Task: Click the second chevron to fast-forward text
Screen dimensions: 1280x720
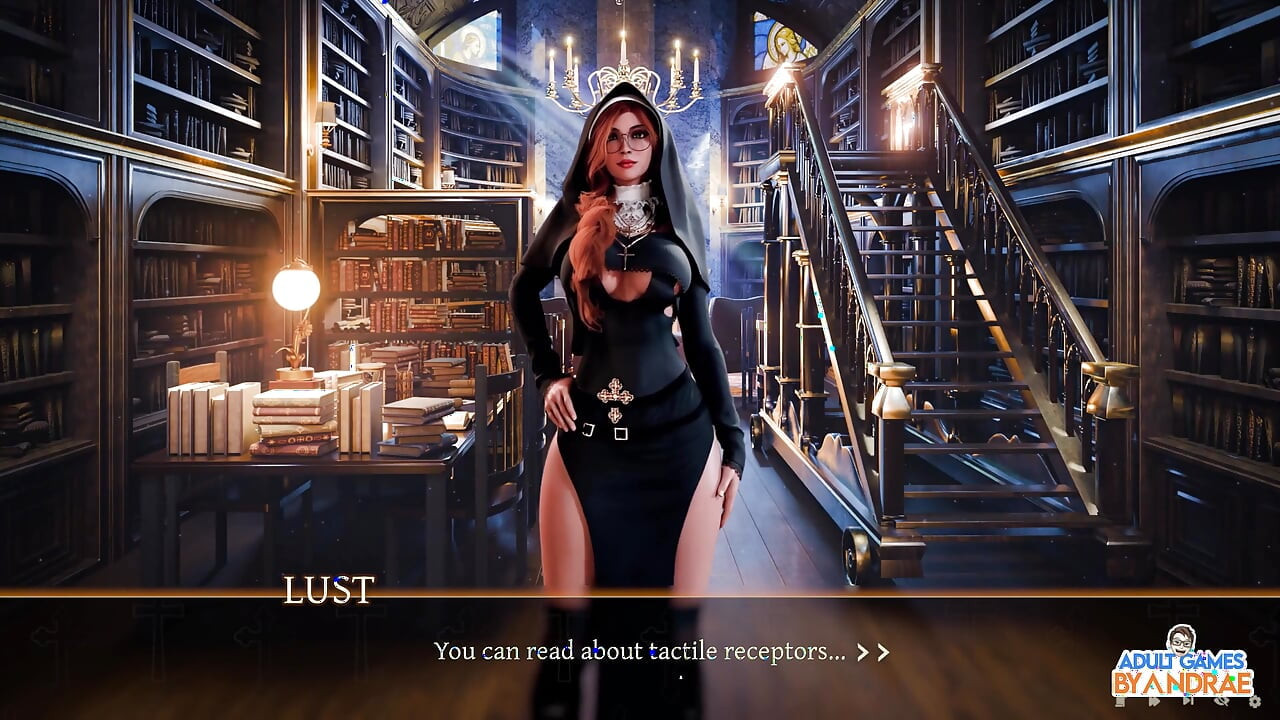Action: pos(884,651)
